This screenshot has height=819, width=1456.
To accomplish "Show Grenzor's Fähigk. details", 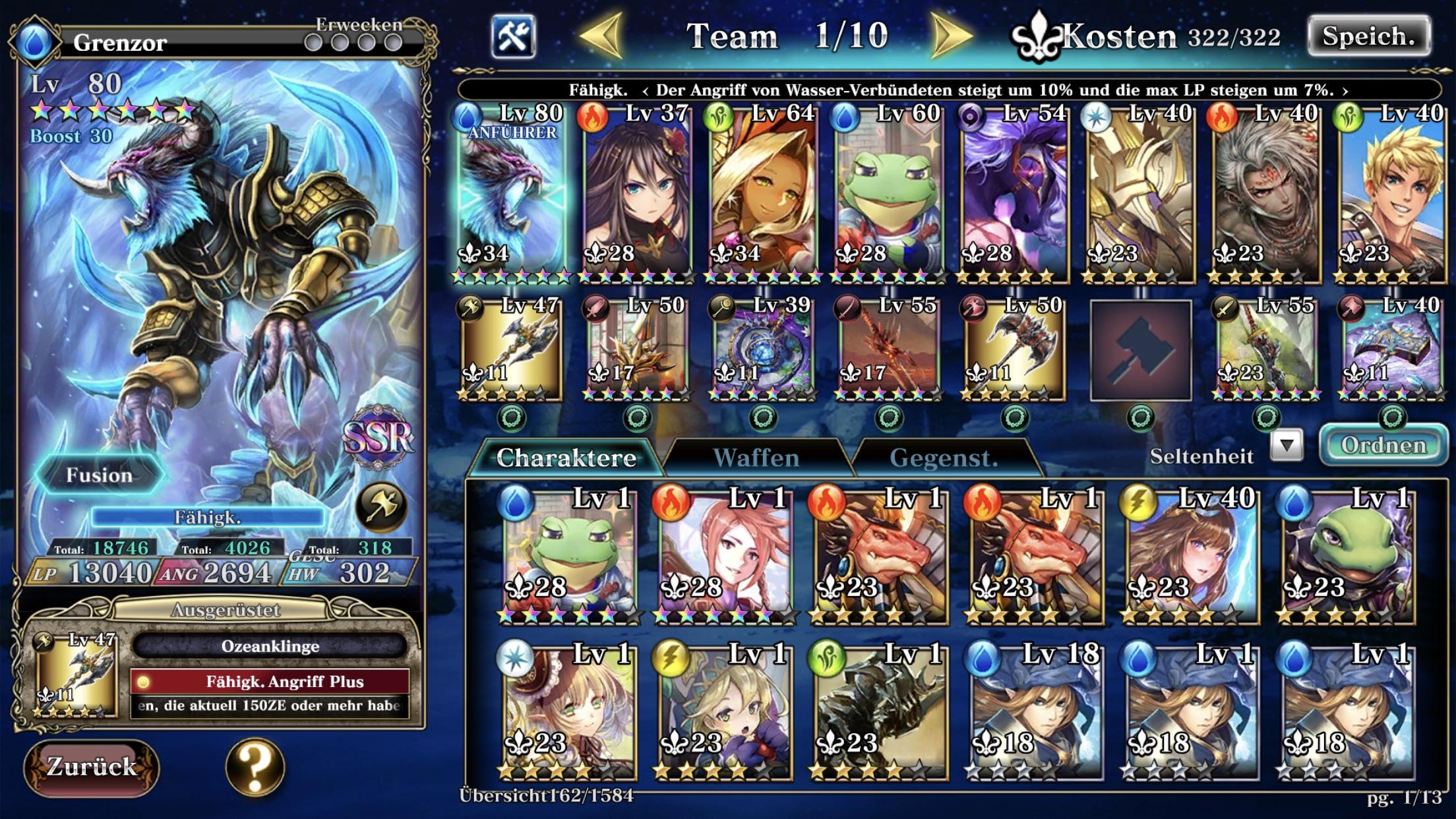I will tap(207, 518).
